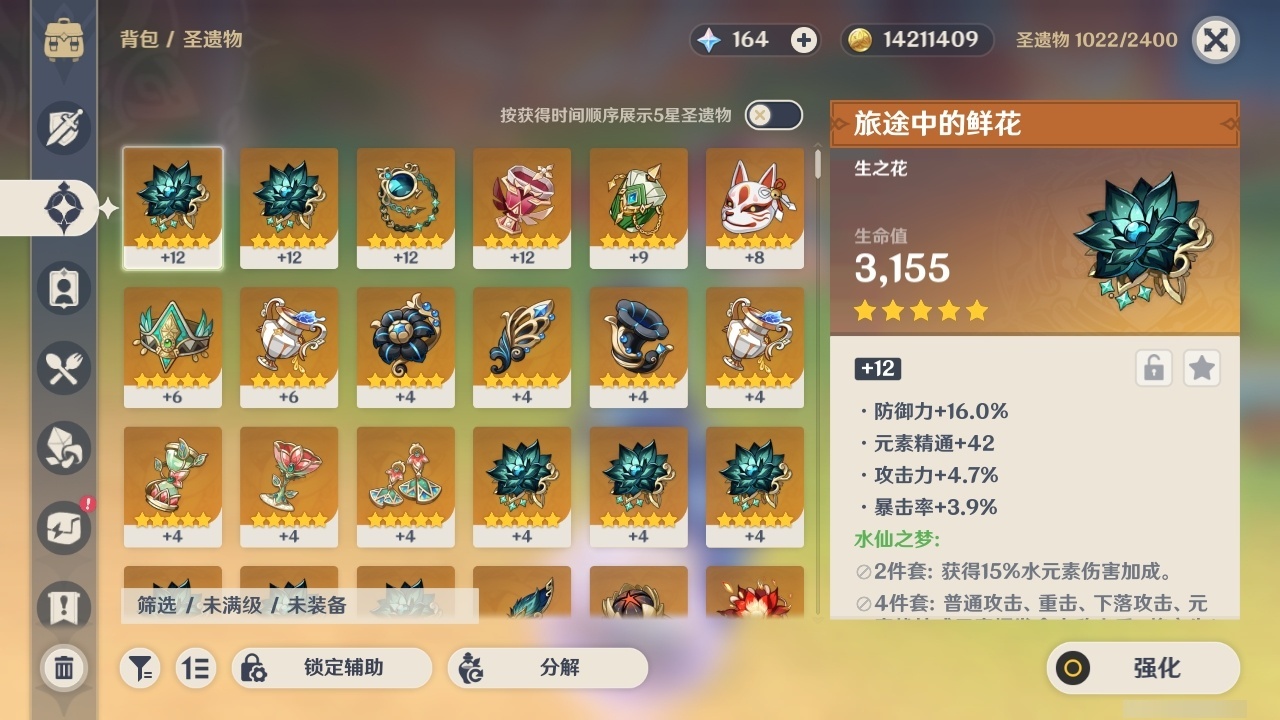Lock the selected artifact with the padlock
The width and height of the screenshot is (1280, 720).
tap(1155, 368)
